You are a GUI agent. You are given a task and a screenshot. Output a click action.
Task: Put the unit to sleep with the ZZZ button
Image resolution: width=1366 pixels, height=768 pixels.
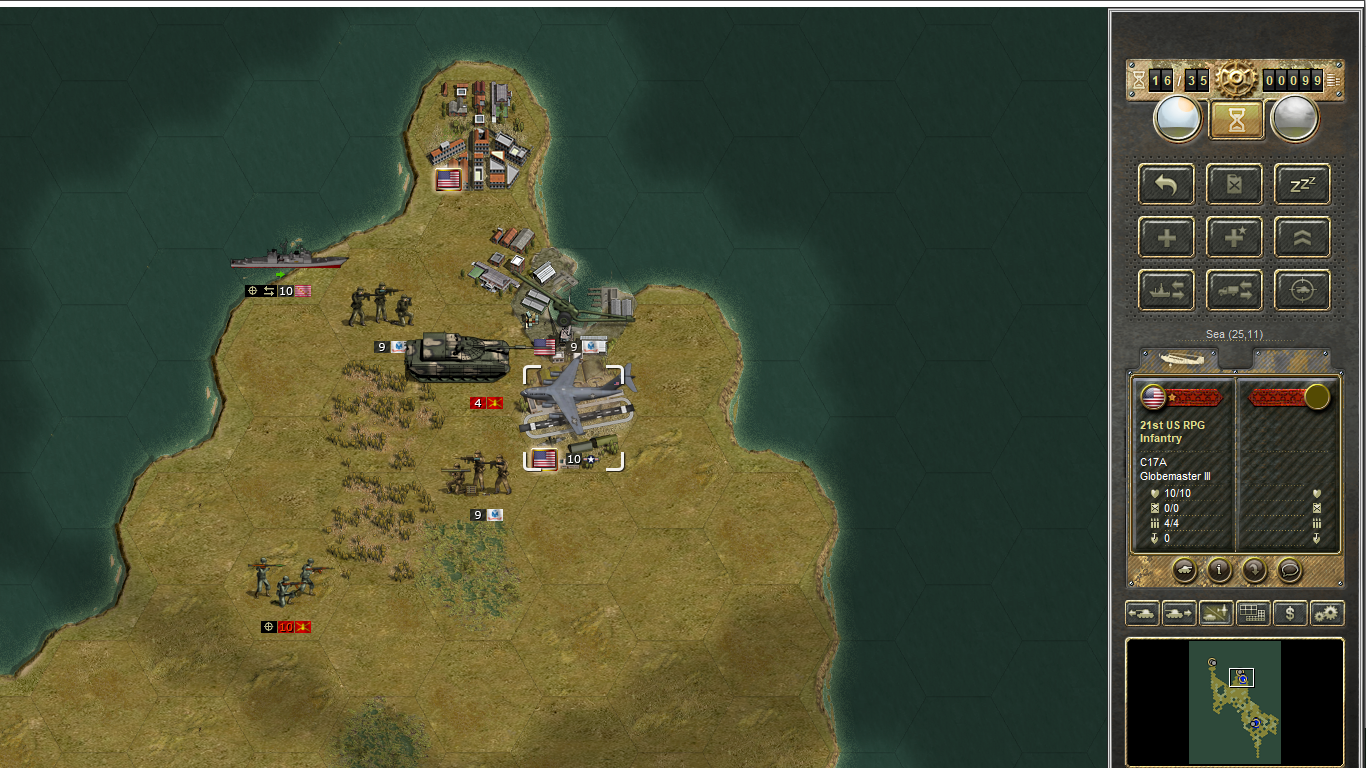click(x=1302, y=185)
